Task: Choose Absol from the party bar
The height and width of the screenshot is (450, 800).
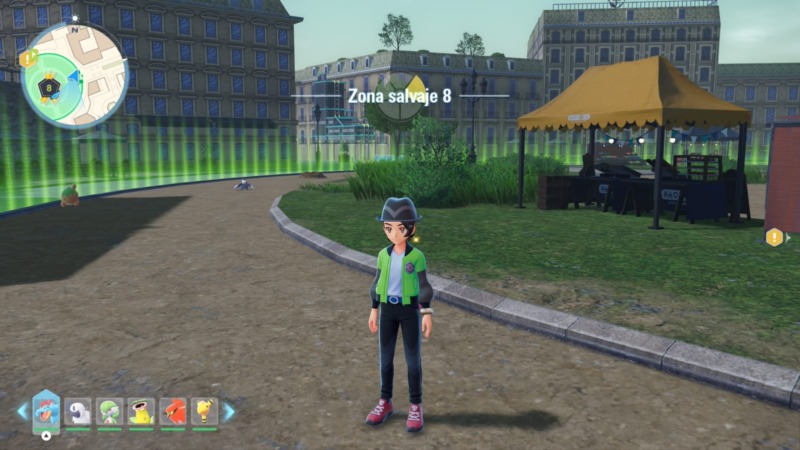Action: [78, 411]
